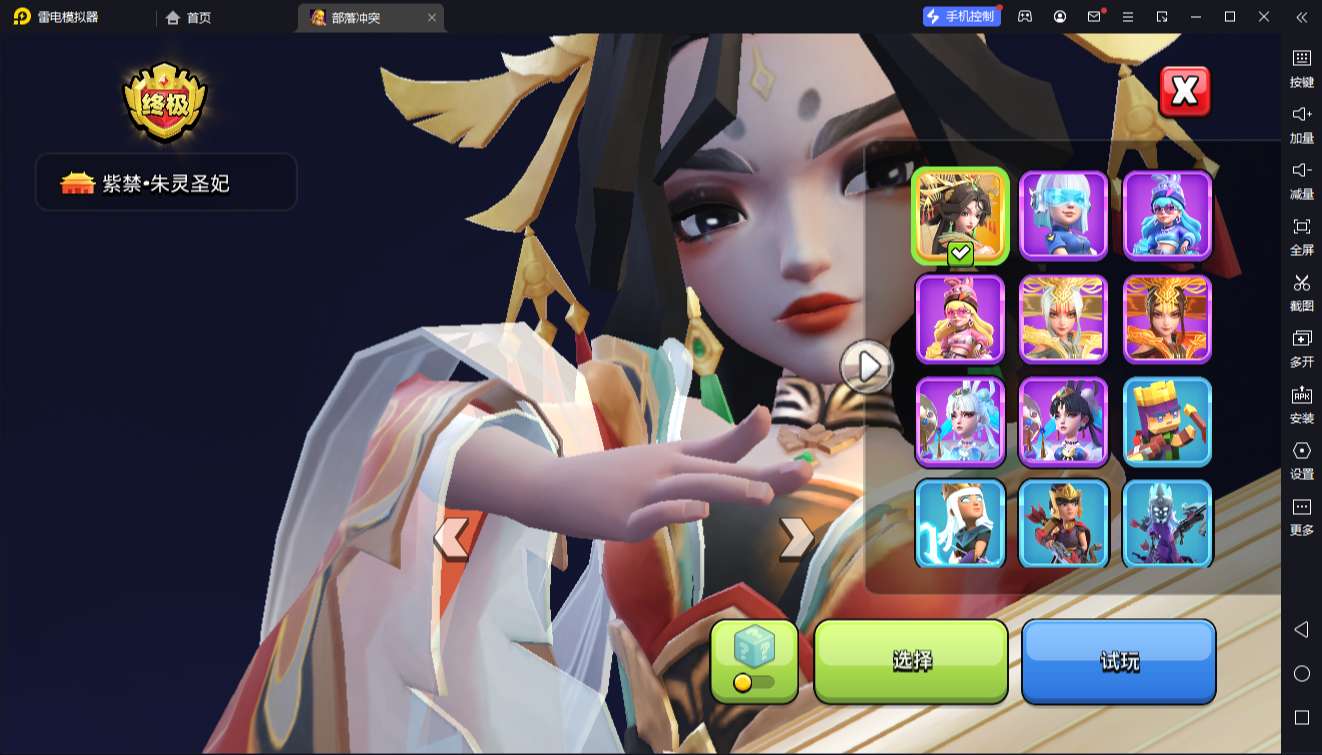The width and height of the screenshot is (1322, 755).
Task: Collapse the skin list with round arrow
Action: click(x=866, y=367)
